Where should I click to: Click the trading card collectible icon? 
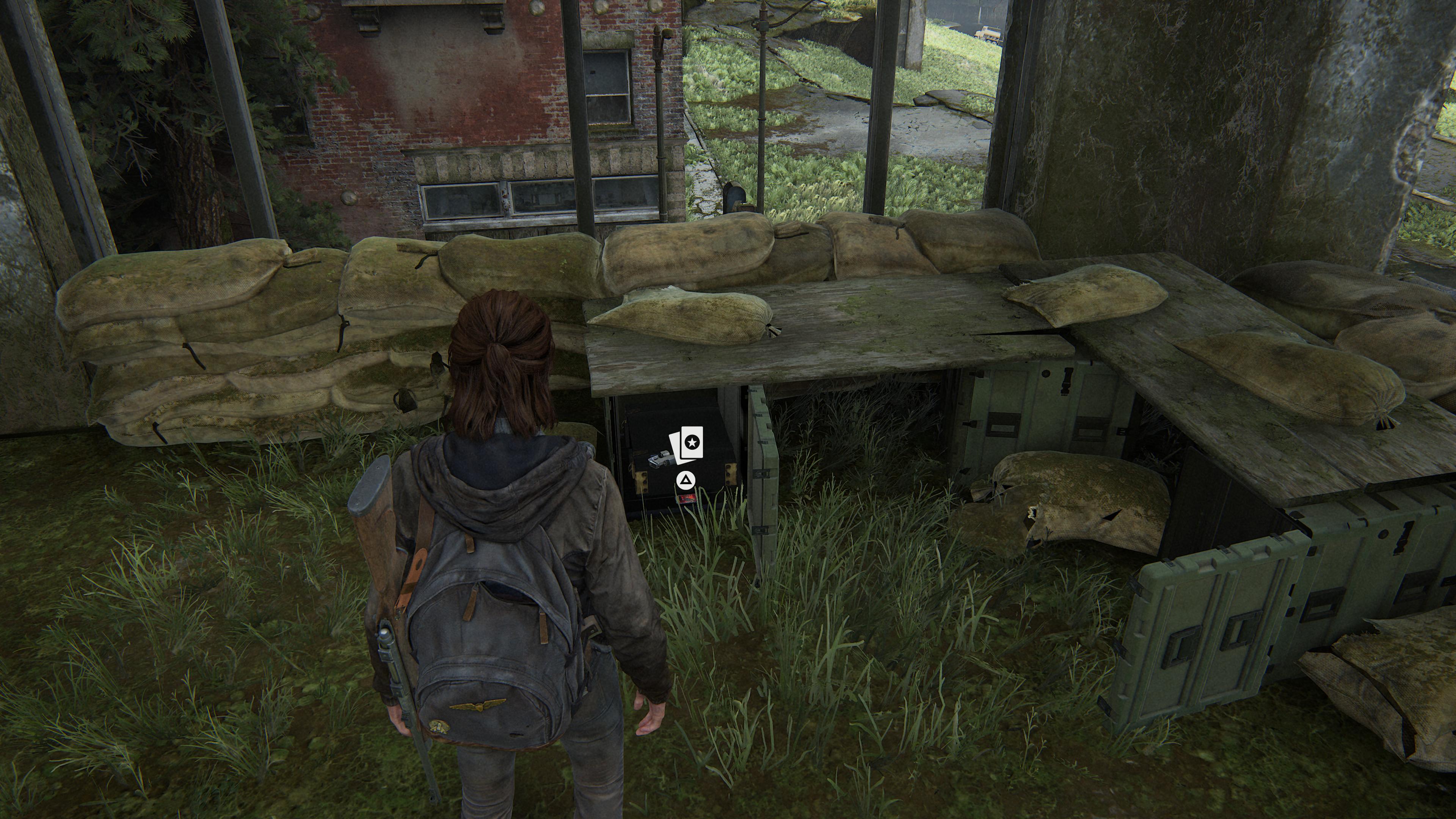tap(686, 444)
